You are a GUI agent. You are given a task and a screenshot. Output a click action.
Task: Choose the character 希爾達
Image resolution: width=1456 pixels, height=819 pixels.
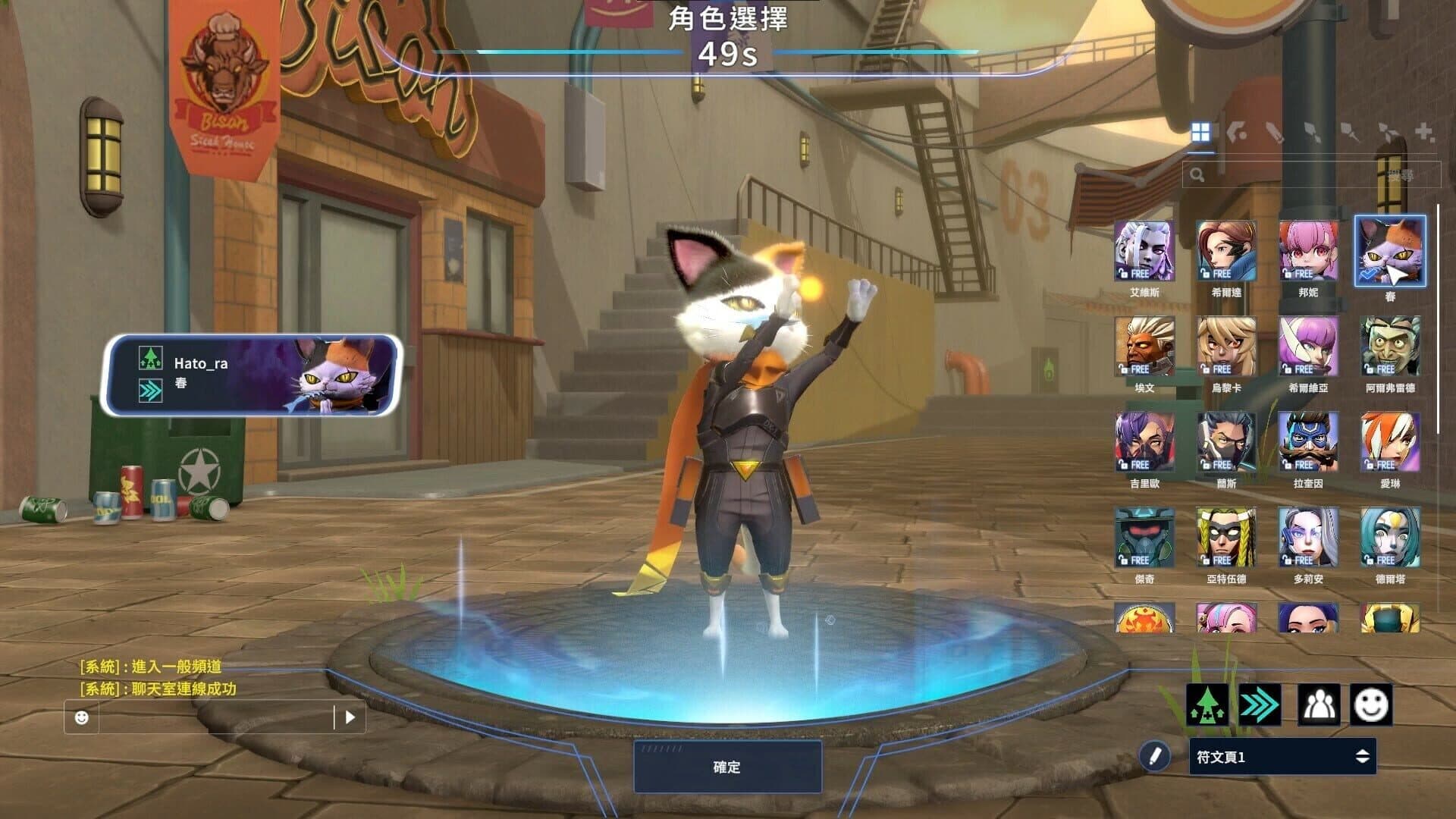point(1225,251)
